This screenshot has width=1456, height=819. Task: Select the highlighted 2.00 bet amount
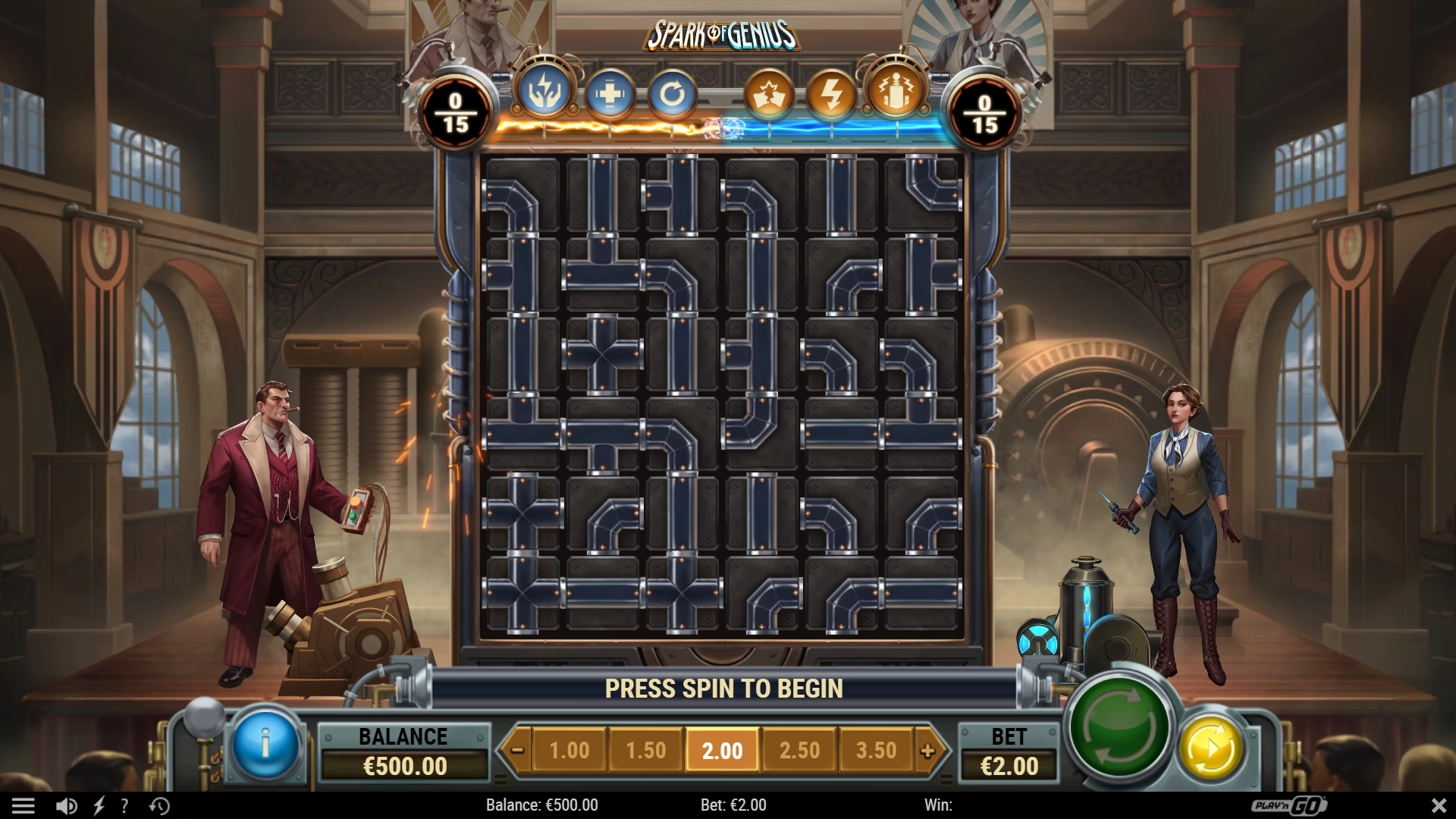[x=722, y=751]
